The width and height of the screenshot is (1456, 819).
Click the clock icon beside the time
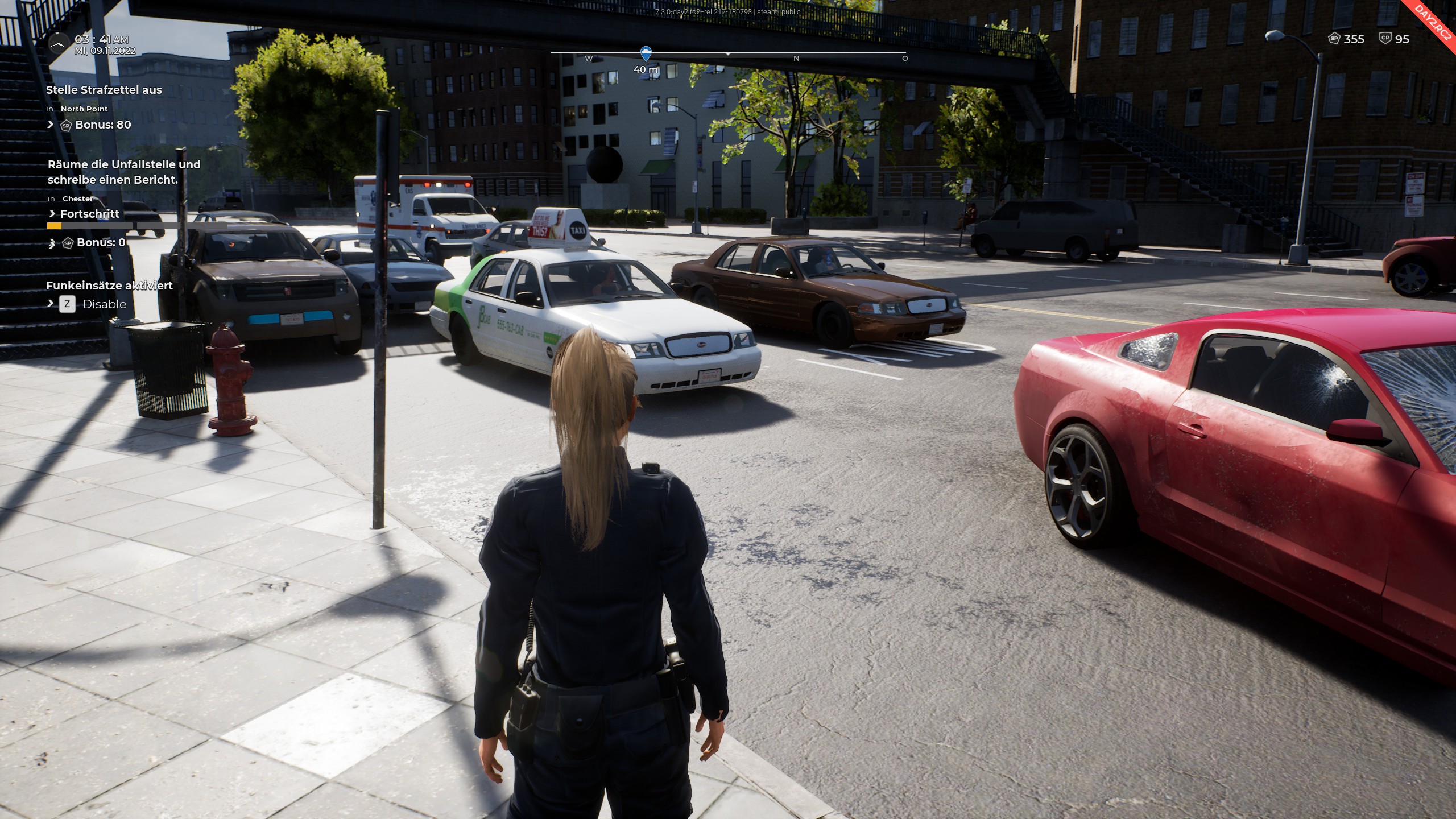(58, 44)
